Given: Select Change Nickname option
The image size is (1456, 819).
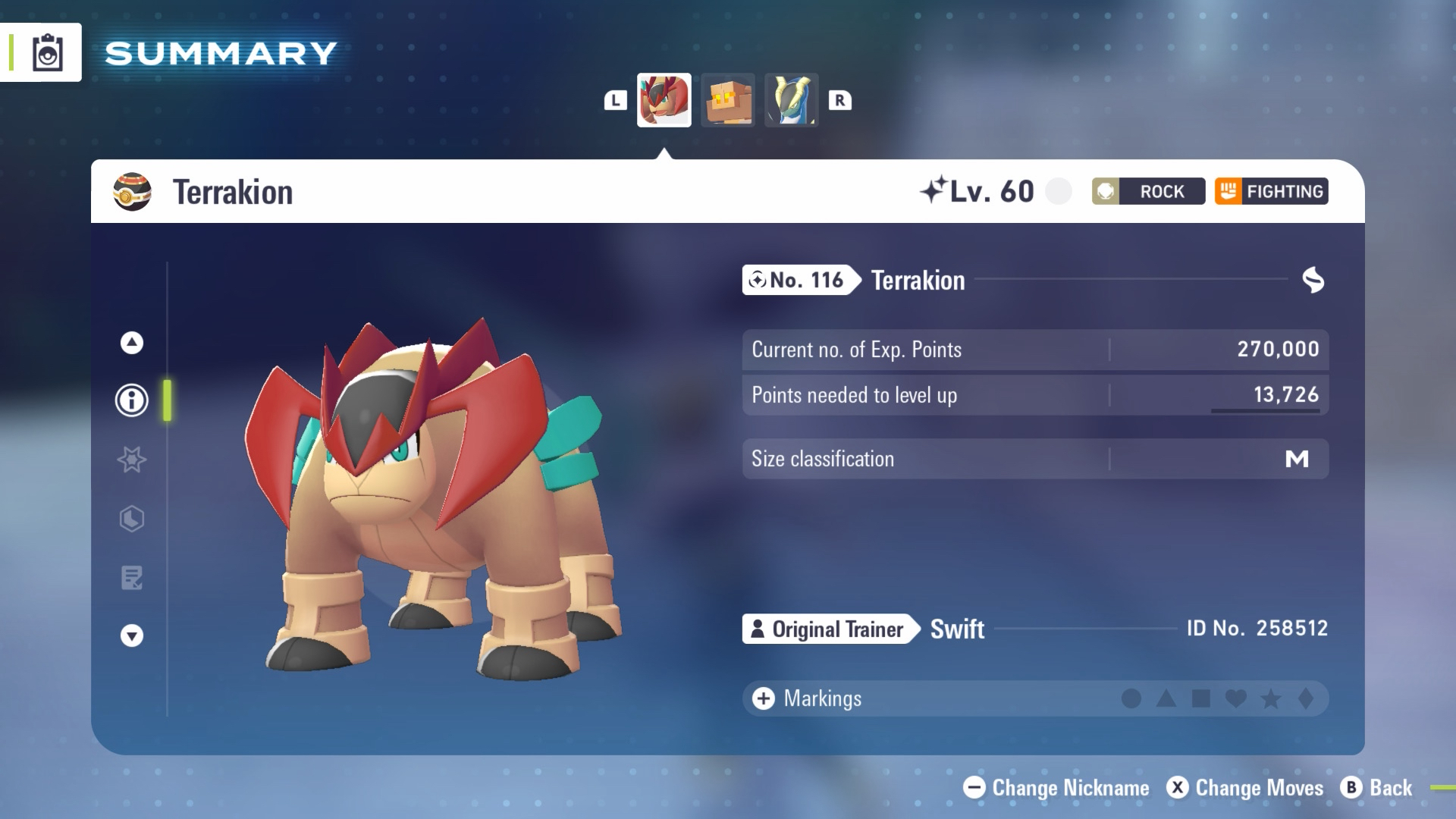Looking at the screenshot, I should (1056, 788).
